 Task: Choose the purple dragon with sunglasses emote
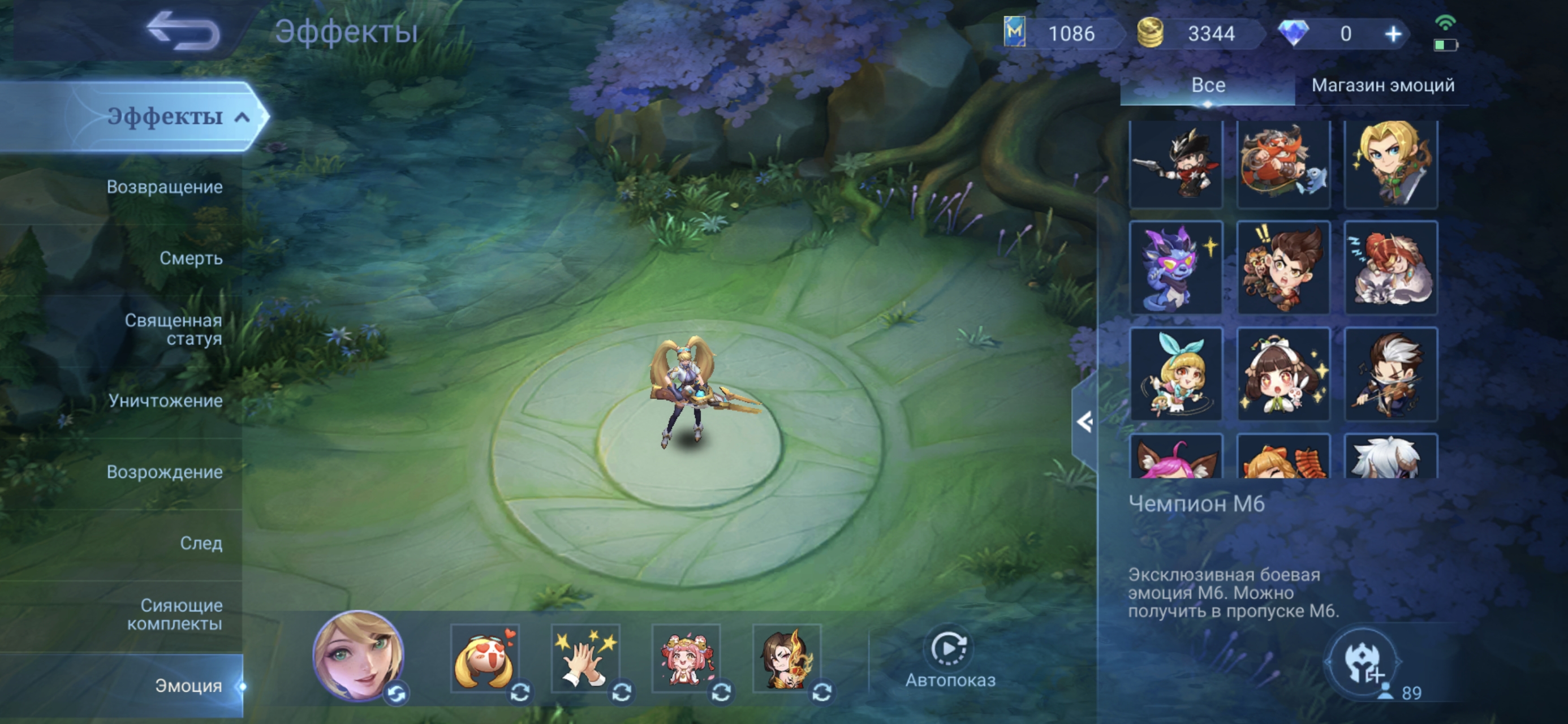point(1175,268)
